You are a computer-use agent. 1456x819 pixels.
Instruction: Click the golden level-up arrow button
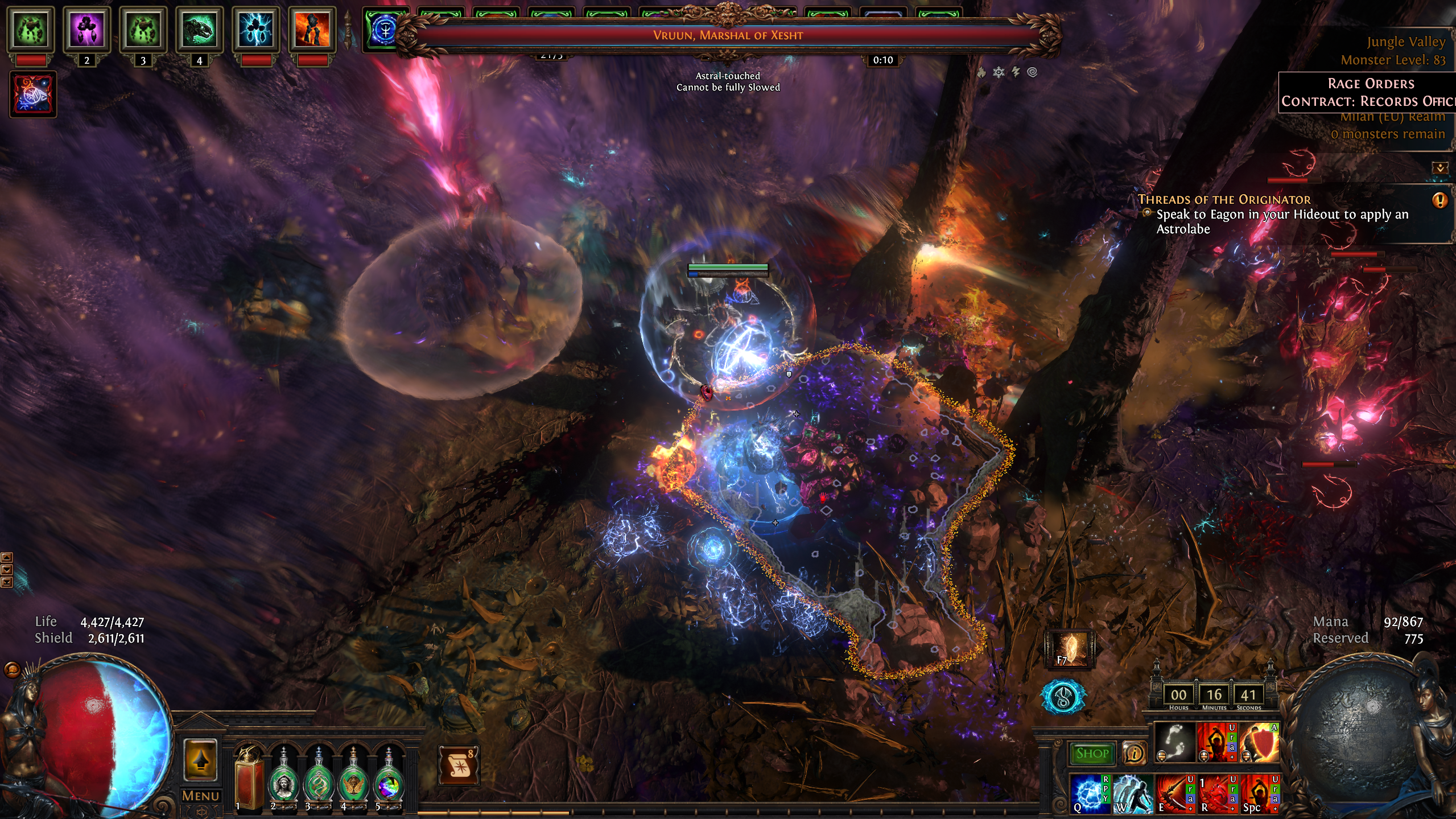[200, 760]
